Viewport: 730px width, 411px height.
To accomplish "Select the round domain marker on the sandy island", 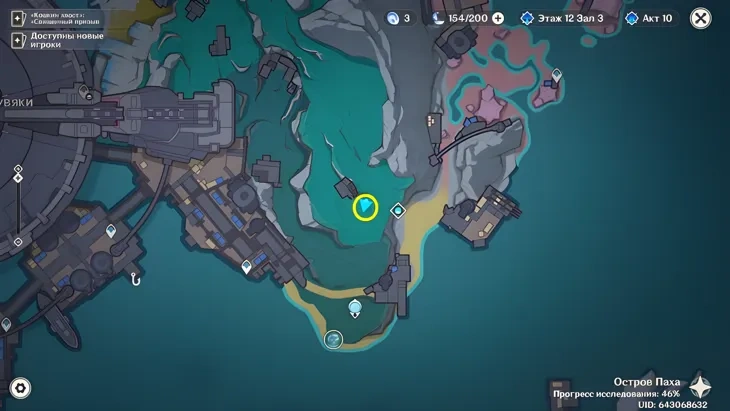I will click(x=334, y=340).
